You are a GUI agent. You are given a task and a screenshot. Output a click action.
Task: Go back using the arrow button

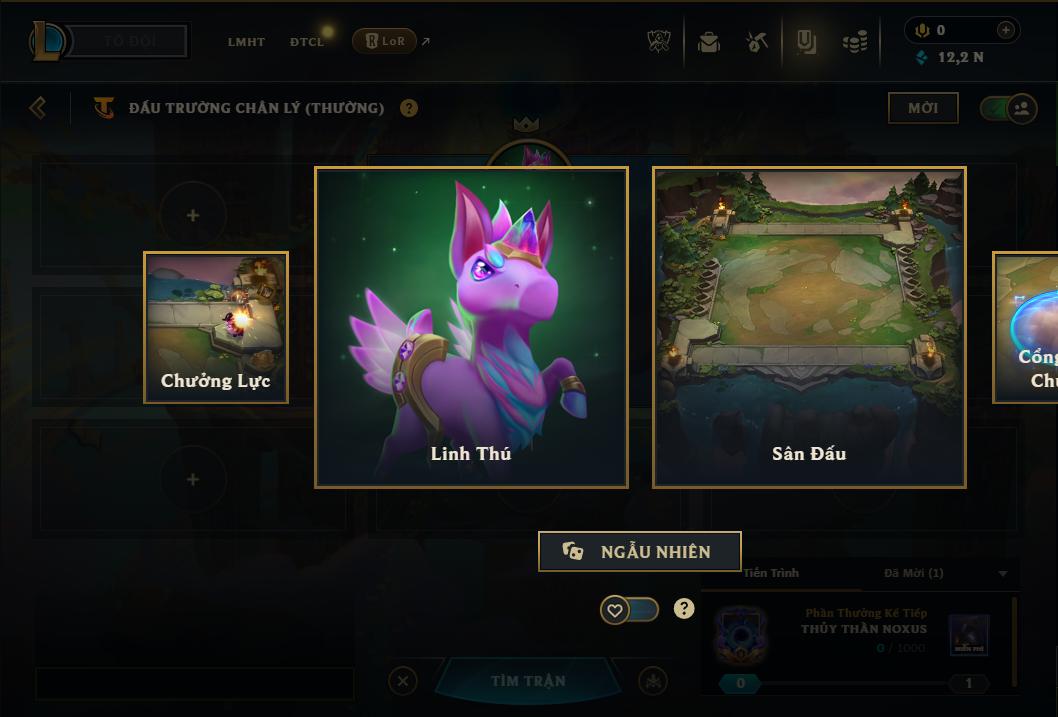38,107
